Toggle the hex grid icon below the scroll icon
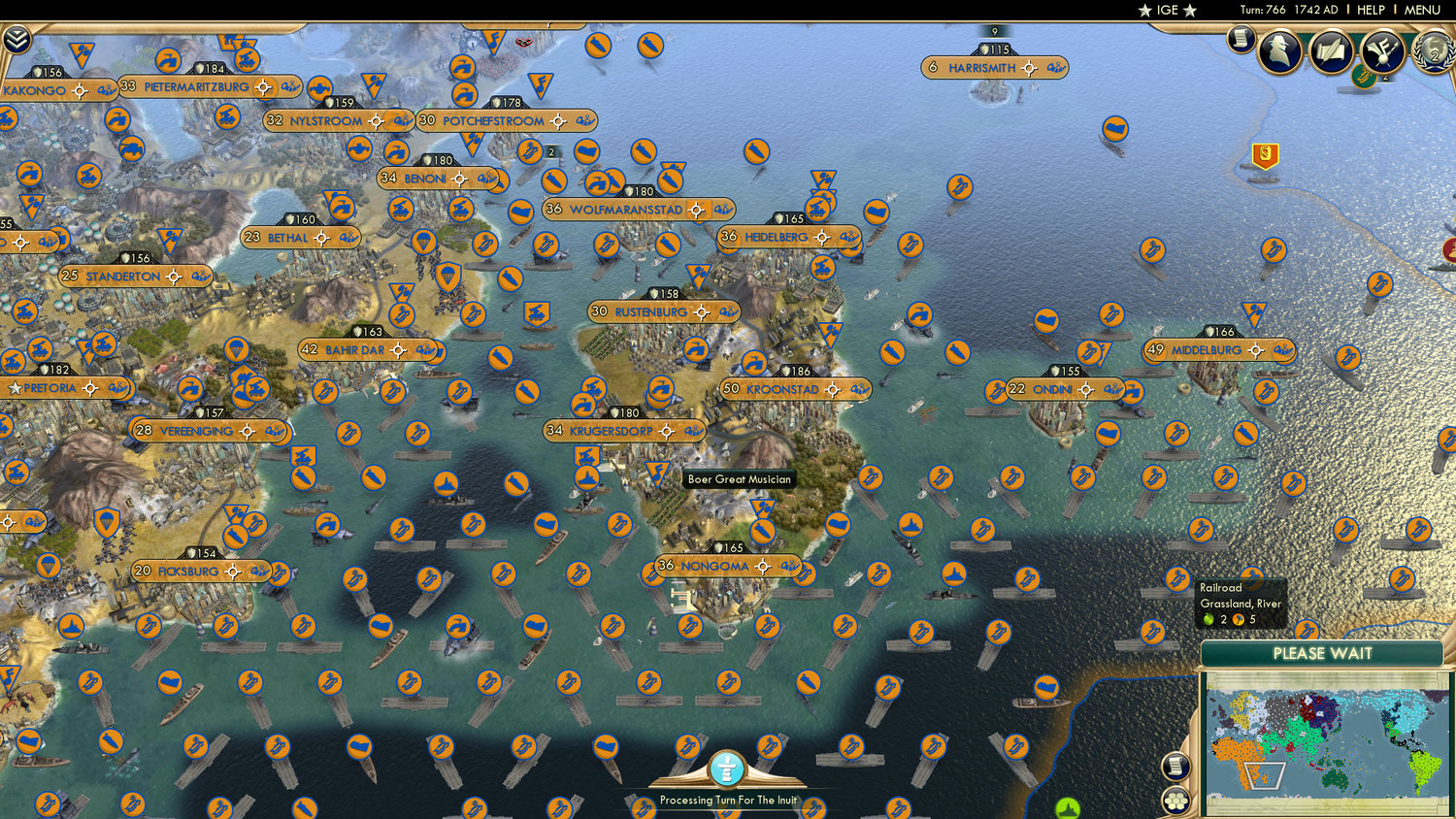Viewport: 1456px width, 819px height. click(x=1176, y=800)
